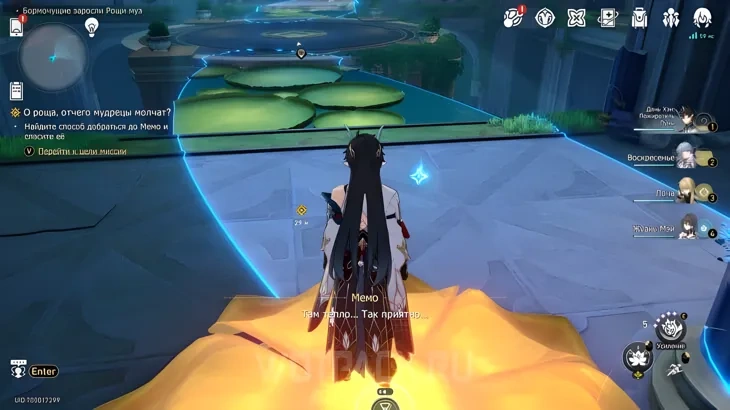Click the 'Перейти к цели миссии' link
730x410 pixels.
(x=82, y=151)
